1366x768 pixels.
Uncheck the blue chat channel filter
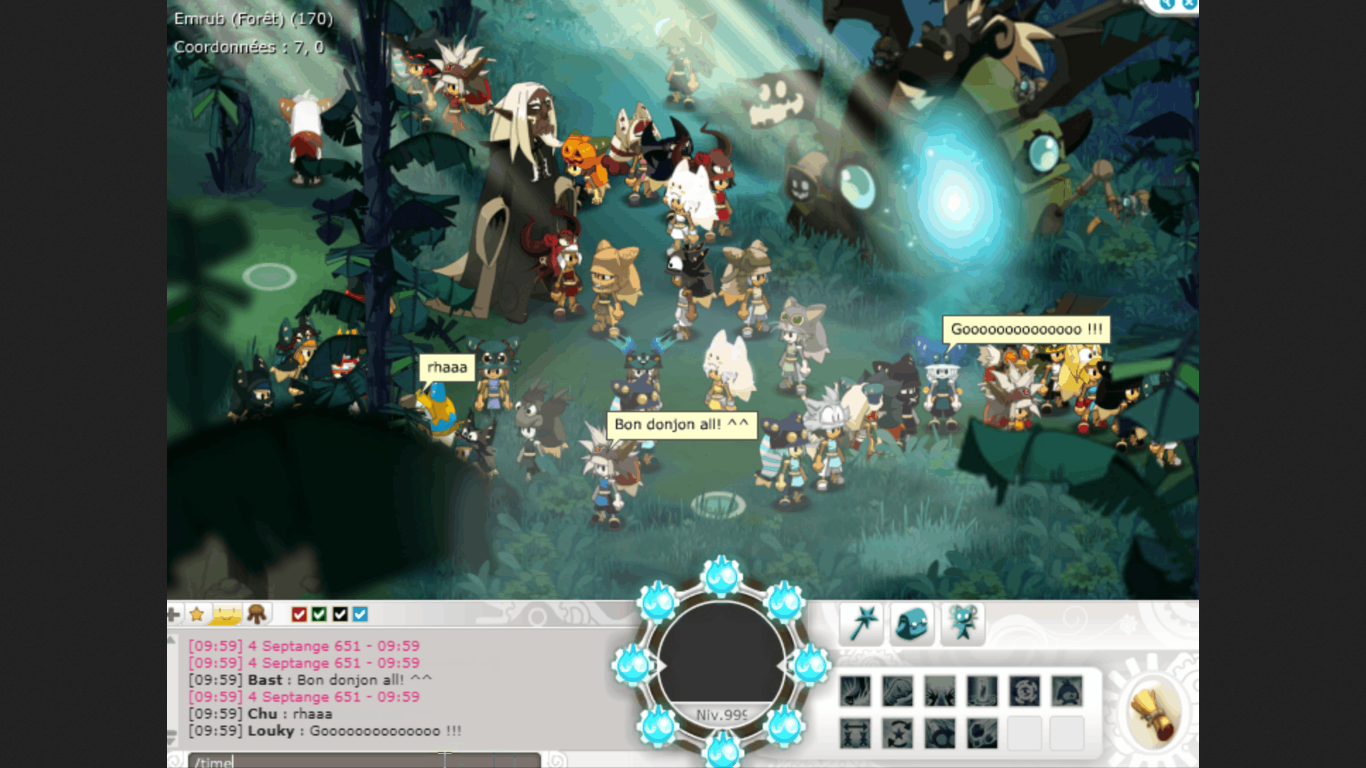coord(361,615)
